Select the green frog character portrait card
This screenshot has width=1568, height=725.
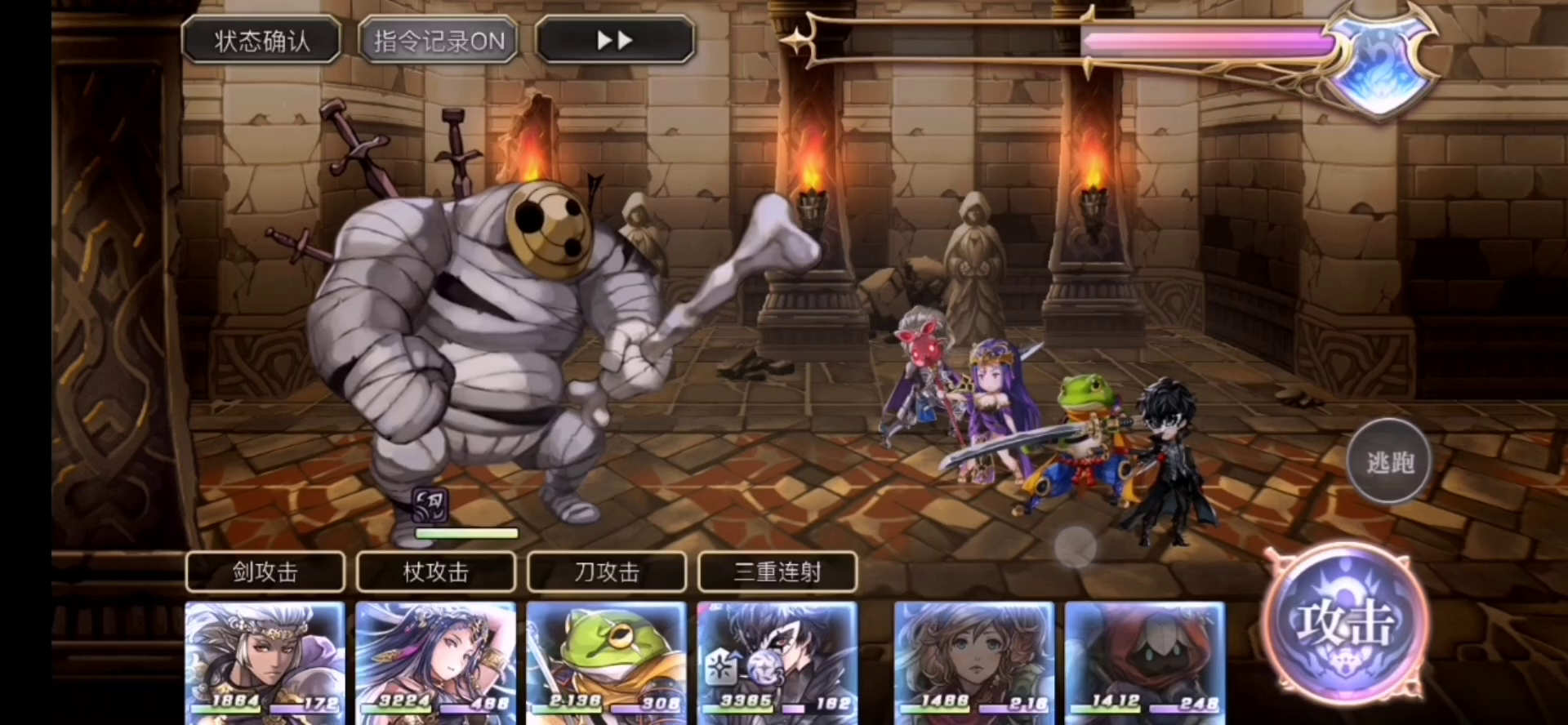pyautogui.click(x=607, y=661)
